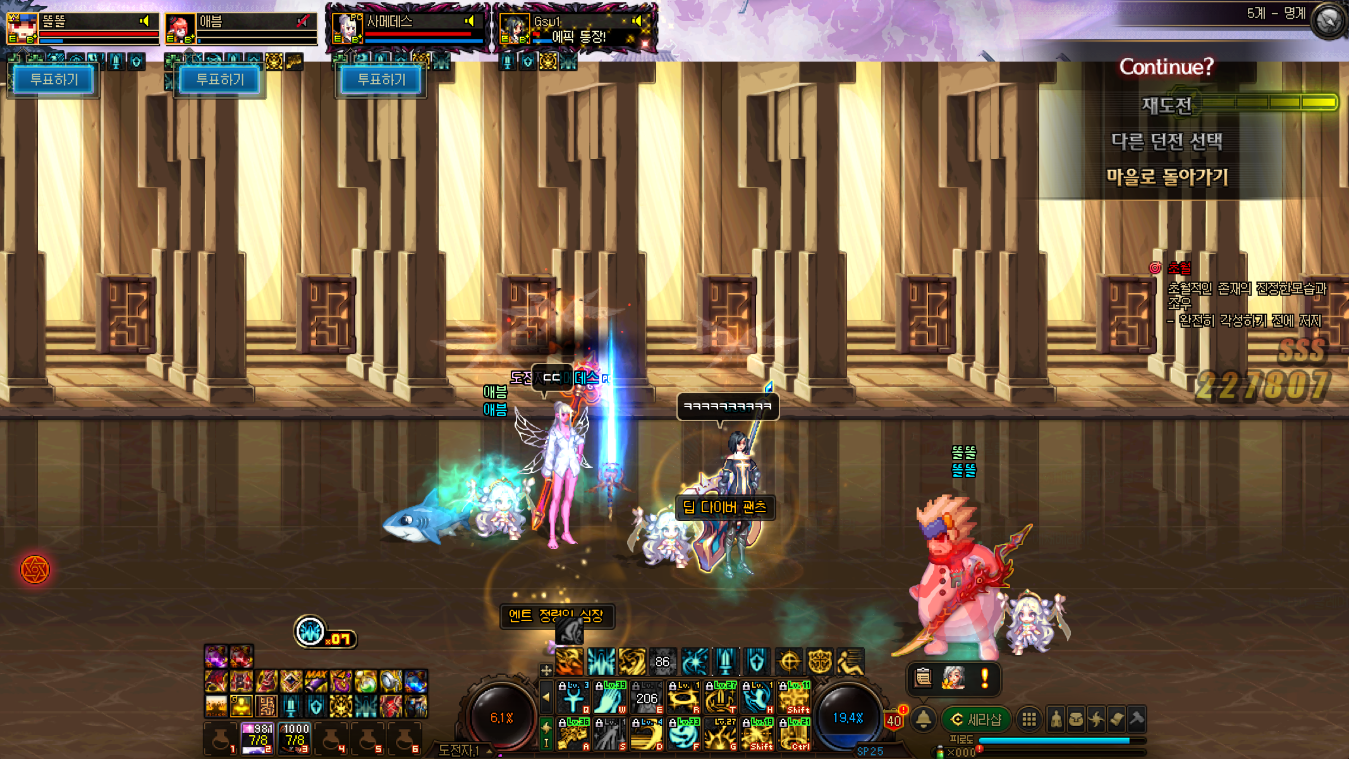Click 투표하기 button under player 애블
This screenshot has height=759, width=1349.
219,80
